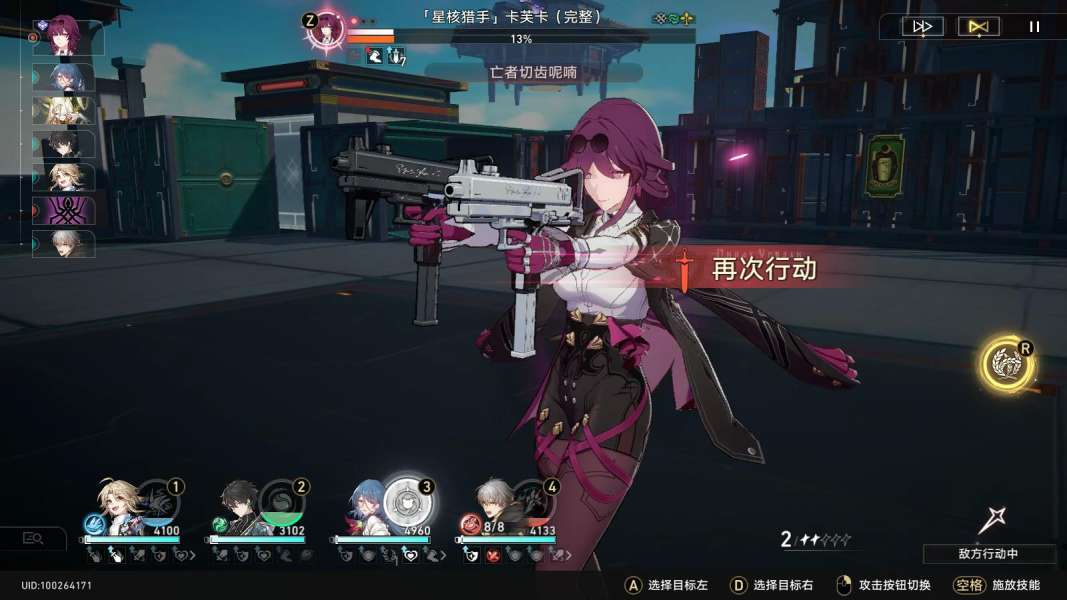Toggle the auto-battle button
Image resolution: width=1067 pixels, height=600 pixels.
(x=978, y=27)
